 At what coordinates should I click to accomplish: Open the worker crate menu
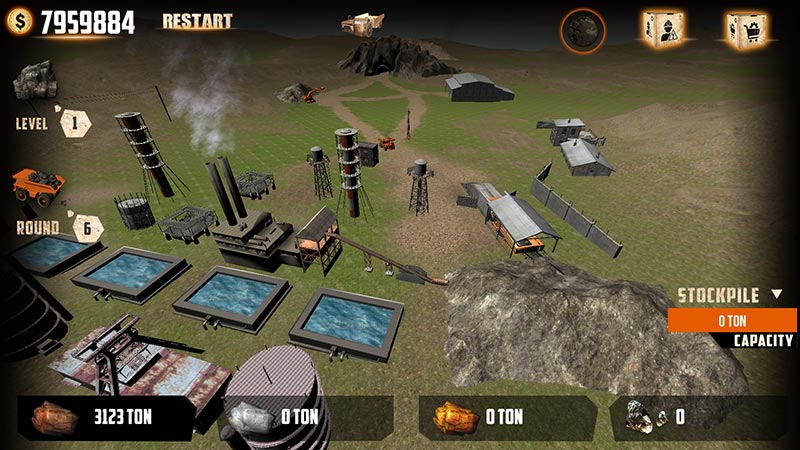(663, 30)
